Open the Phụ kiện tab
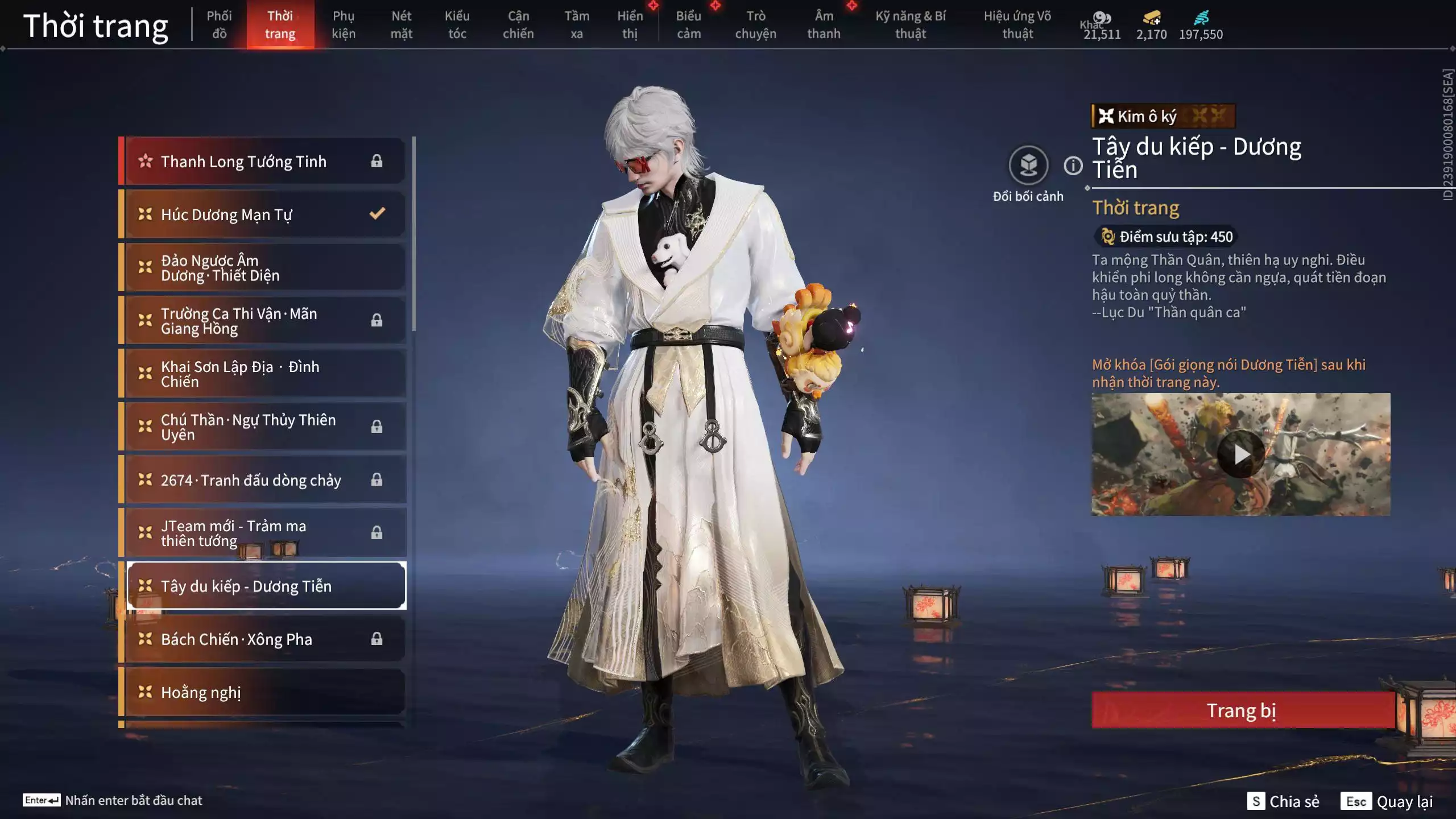Screen dimensions: 1456x819 pyautogui.click(x=344, y=24)
